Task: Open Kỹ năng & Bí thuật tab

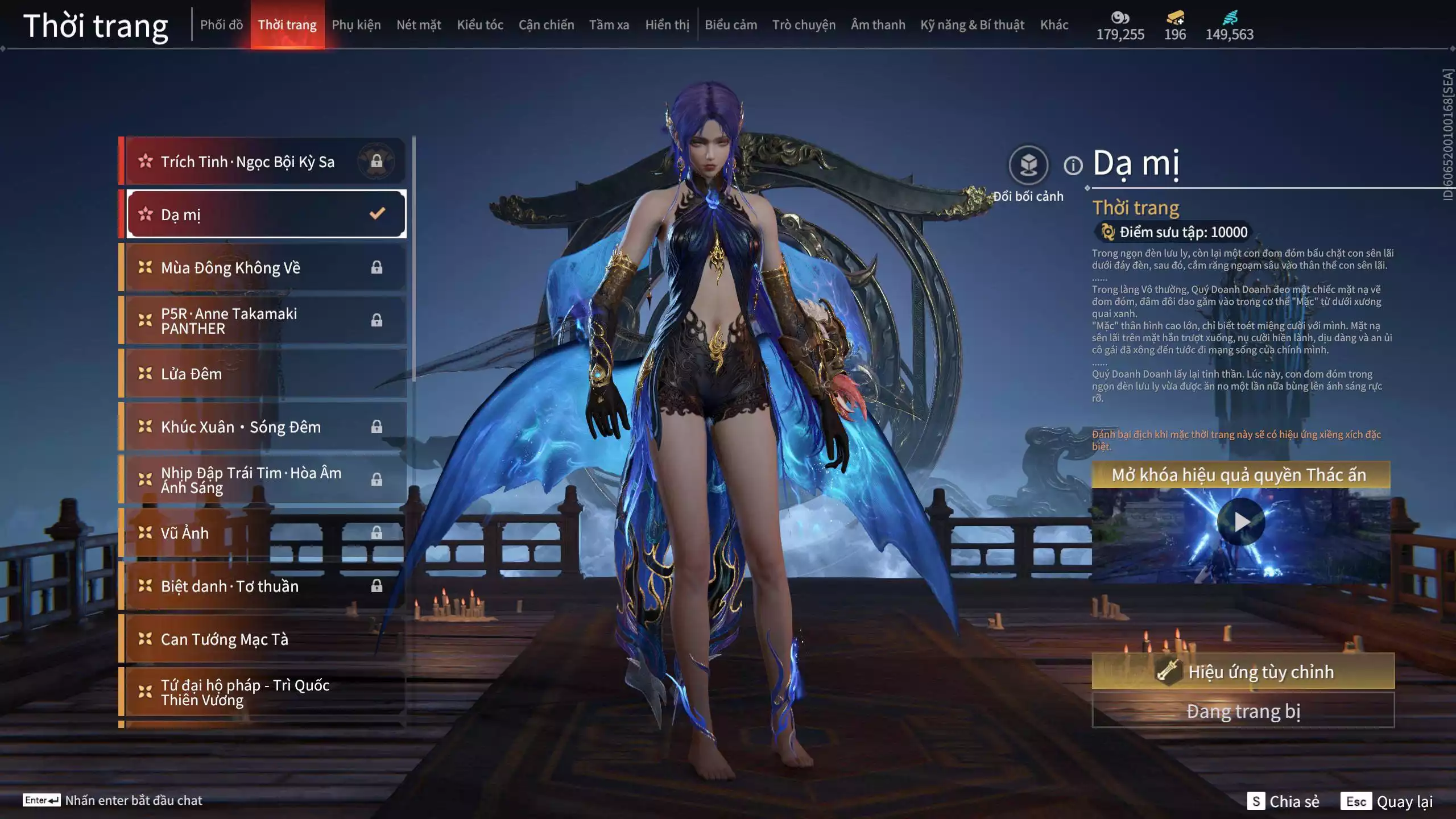Action: [972, 25]
